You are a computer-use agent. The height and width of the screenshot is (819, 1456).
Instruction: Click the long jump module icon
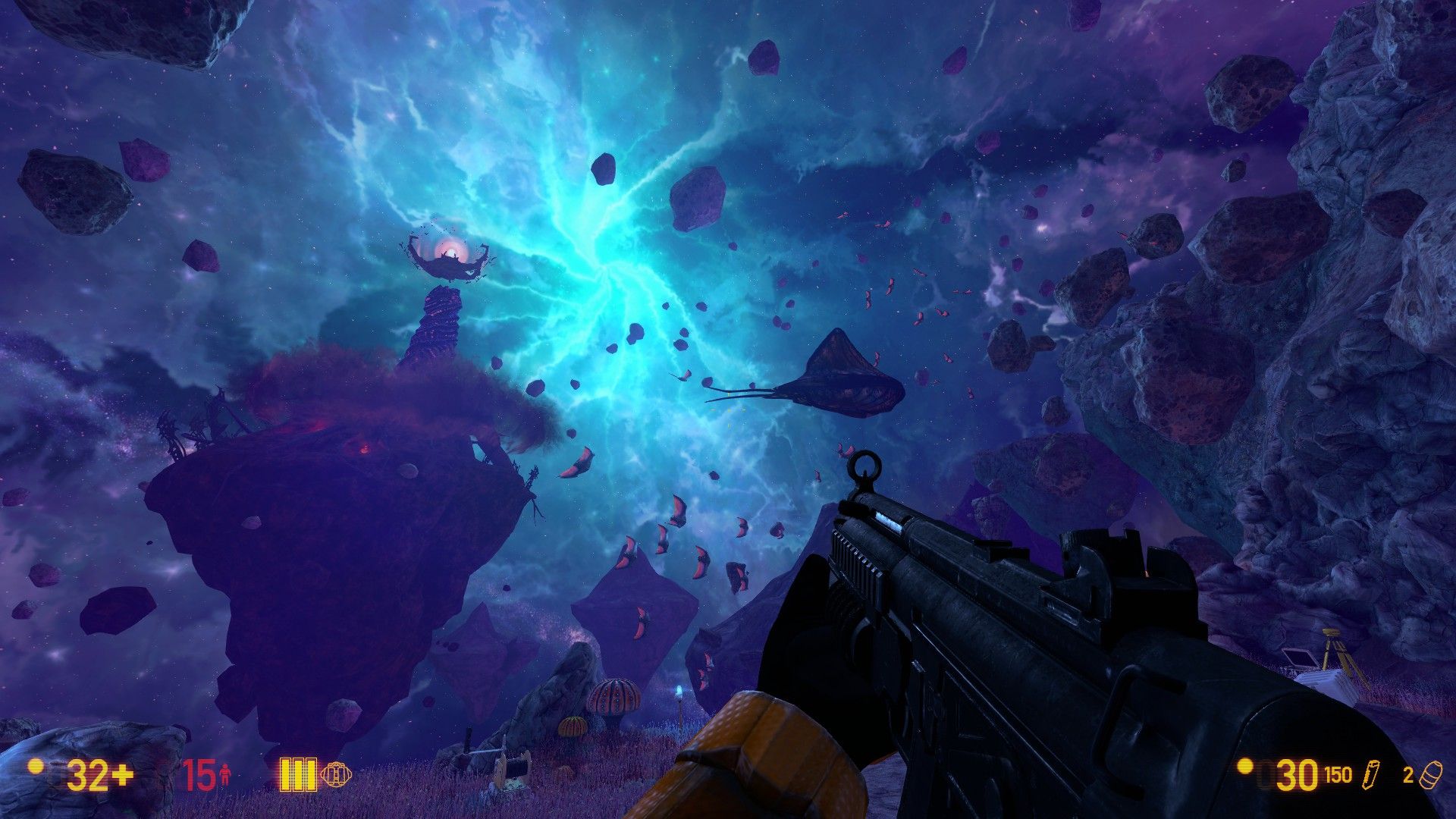pos(337,774)
